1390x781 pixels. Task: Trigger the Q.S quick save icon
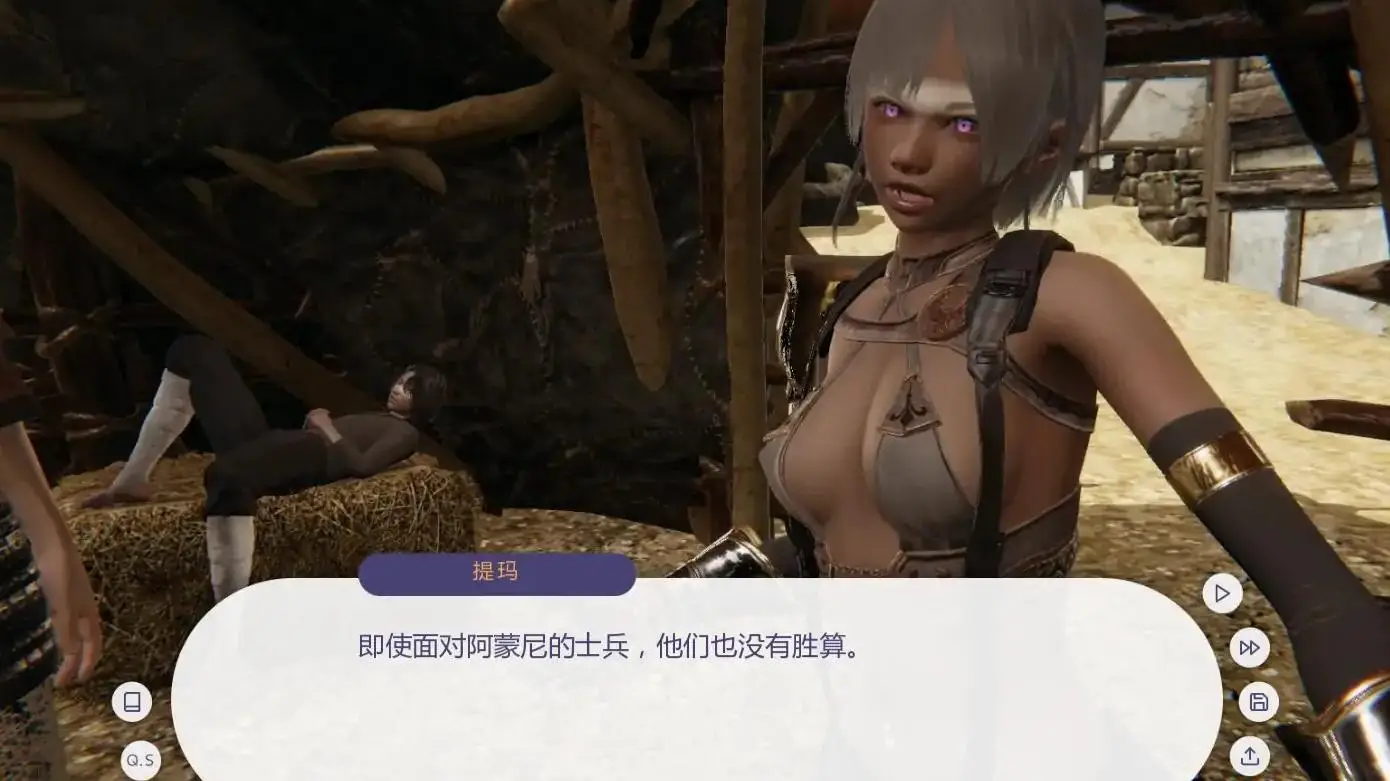(138, 759)
